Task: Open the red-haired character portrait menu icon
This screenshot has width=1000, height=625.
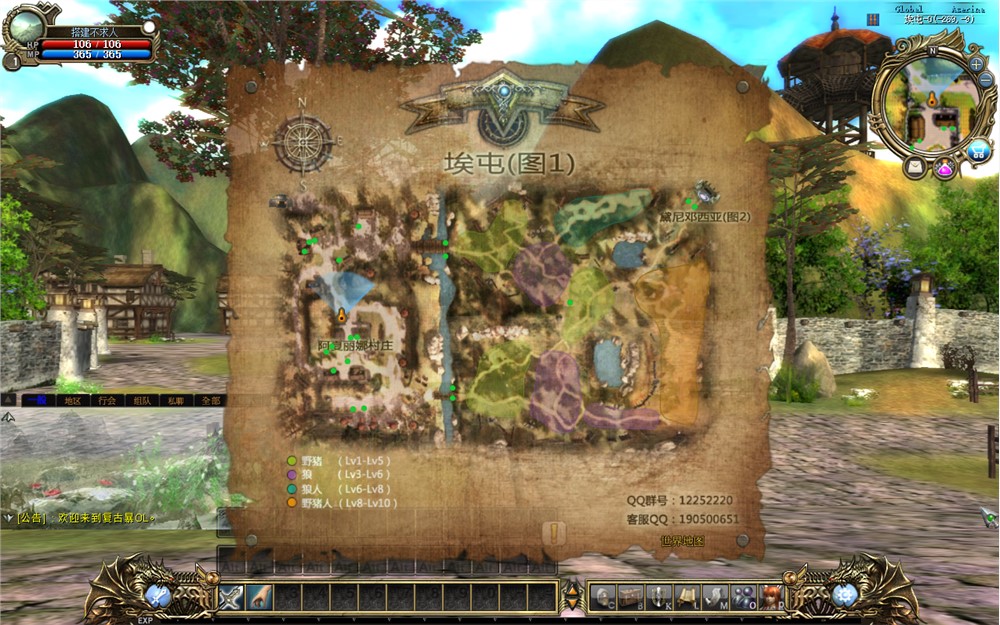Action: tap(770, 598)
